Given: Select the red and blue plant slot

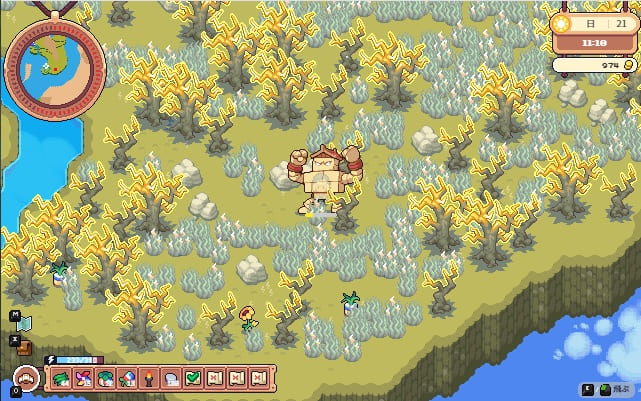Looking at the screenshot, I should pos(129,378).
